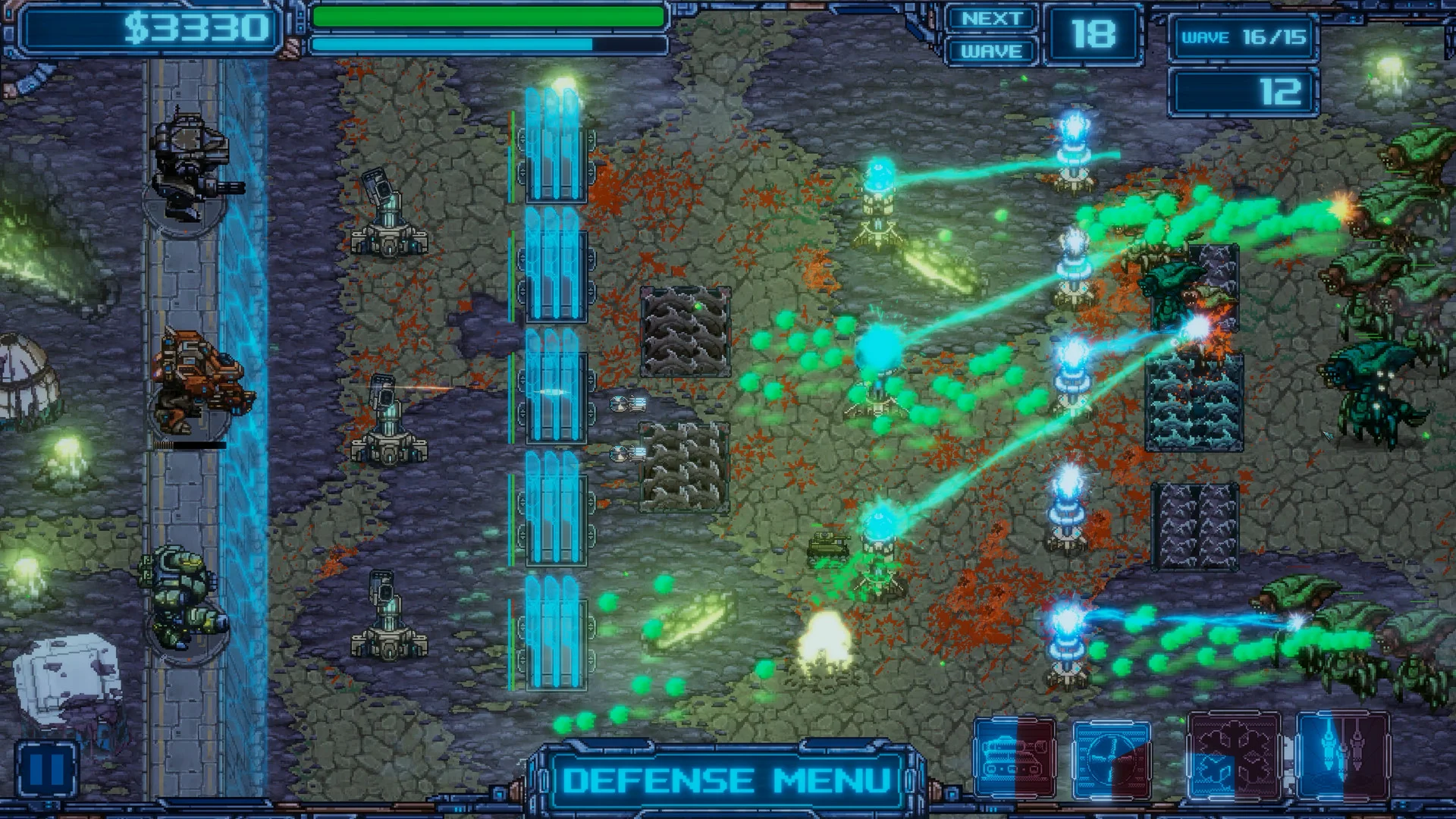
Task: Launch the missile strike ability
Action: [x=1342, y=758]
